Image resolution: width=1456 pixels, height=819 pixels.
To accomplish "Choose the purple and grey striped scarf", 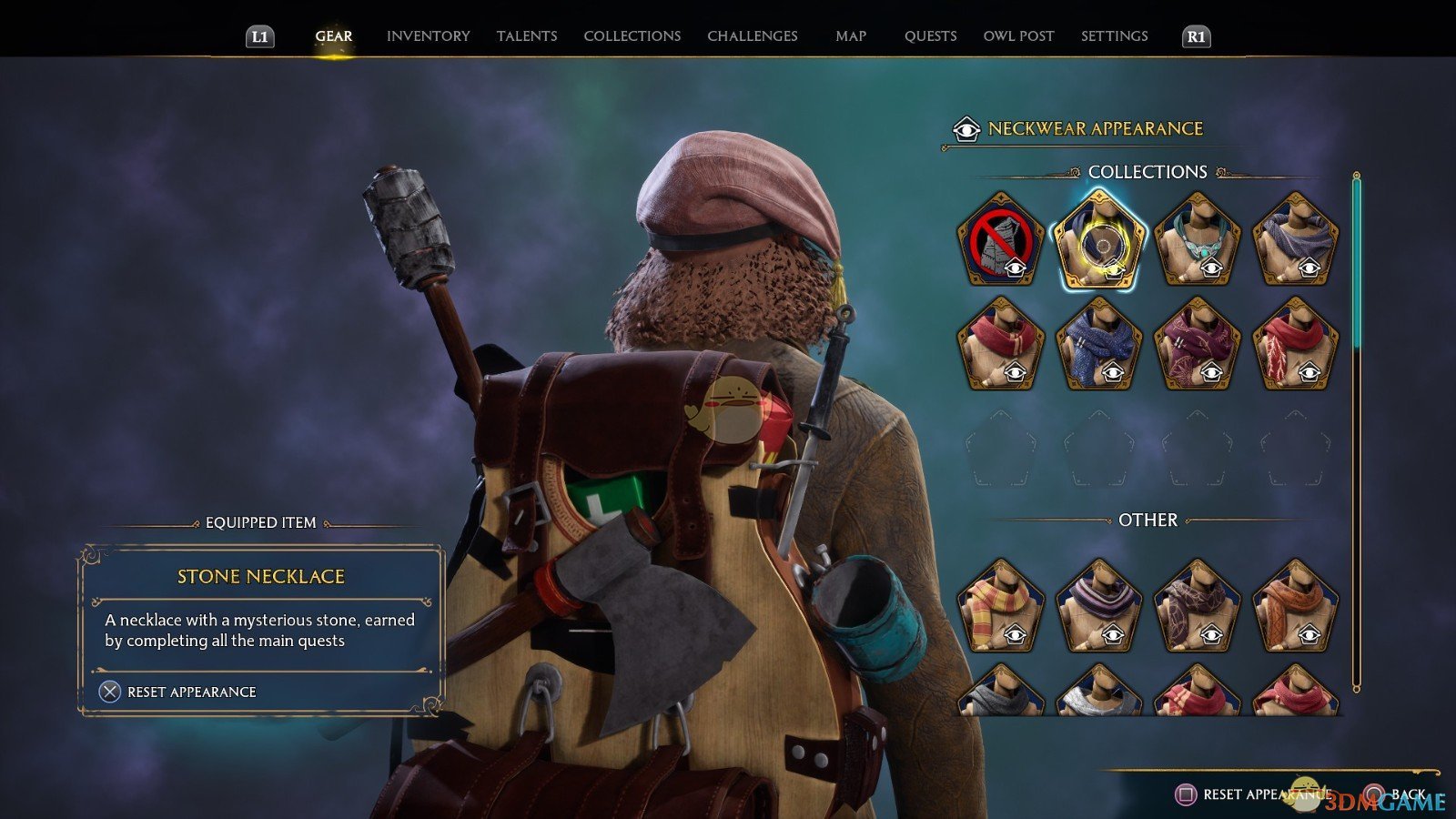I will pos(1098,607).
